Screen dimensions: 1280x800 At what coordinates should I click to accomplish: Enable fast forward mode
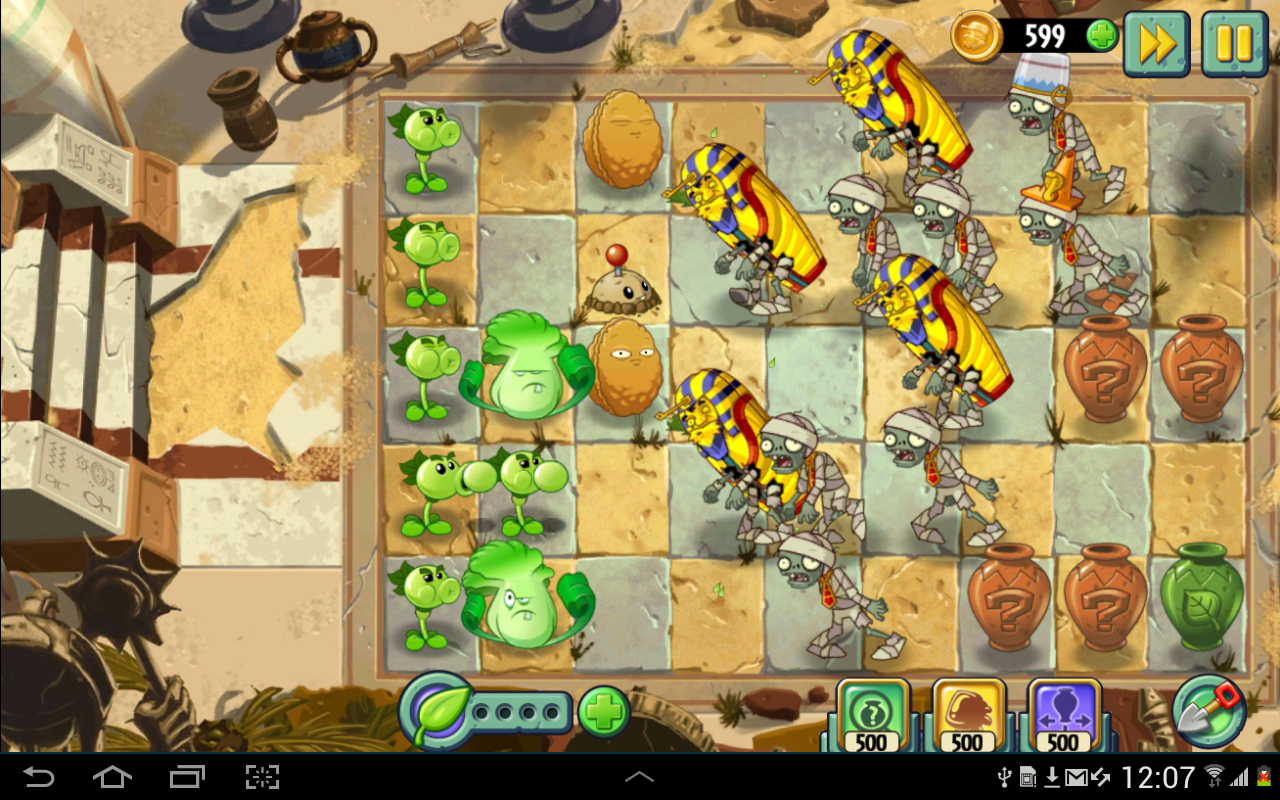[x=1156, y=44]
